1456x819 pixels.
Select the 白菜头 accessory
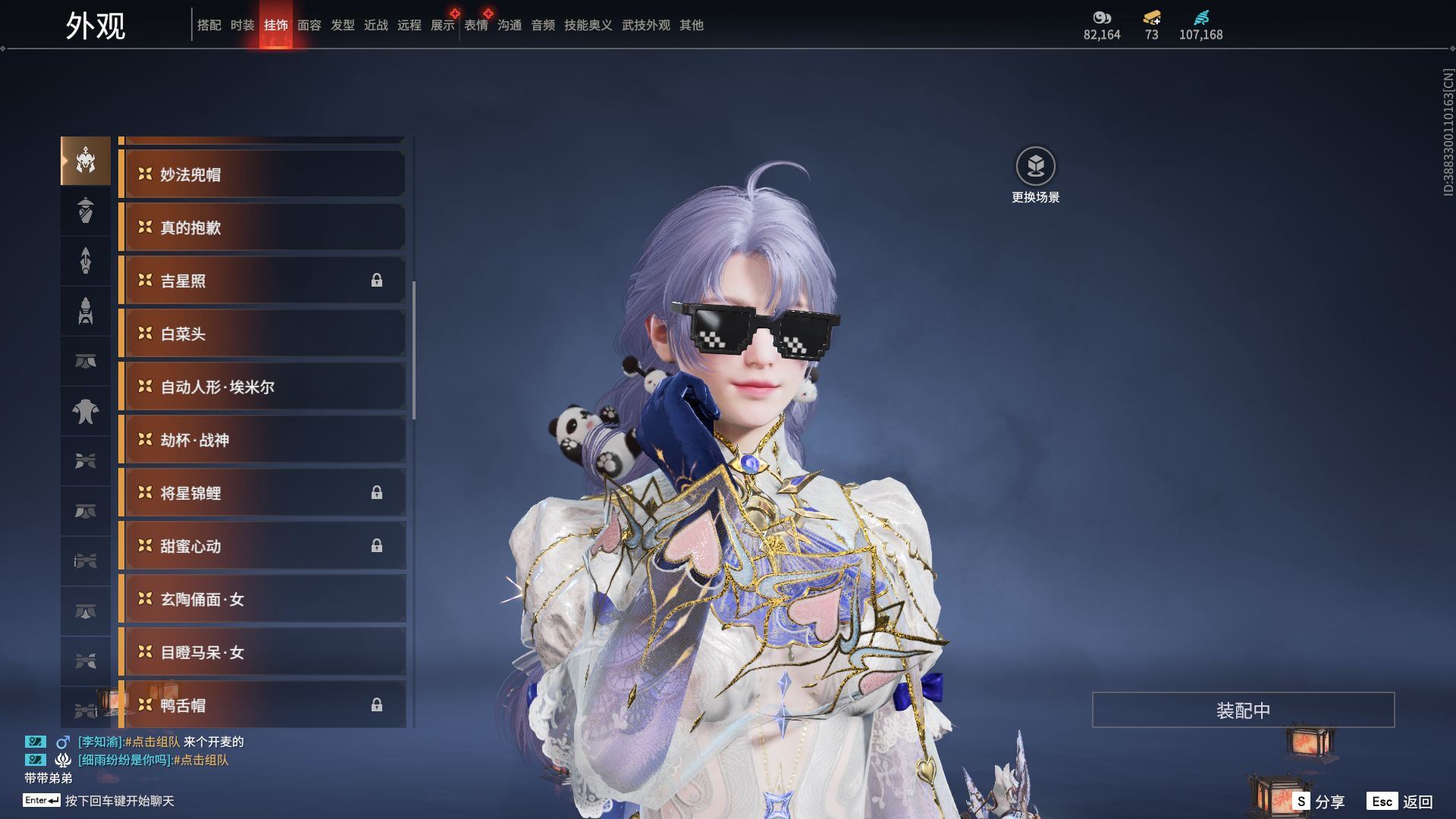262,334
